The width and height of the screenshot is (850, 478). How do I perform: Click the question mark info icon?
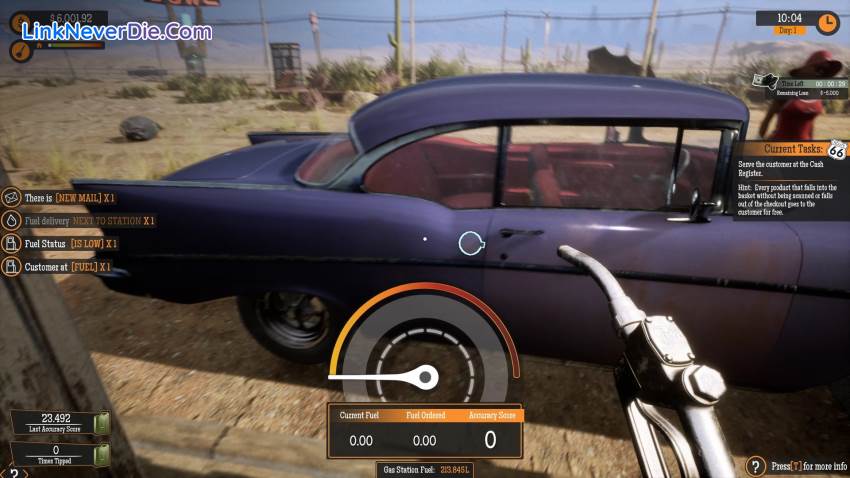tap(756, 465)
